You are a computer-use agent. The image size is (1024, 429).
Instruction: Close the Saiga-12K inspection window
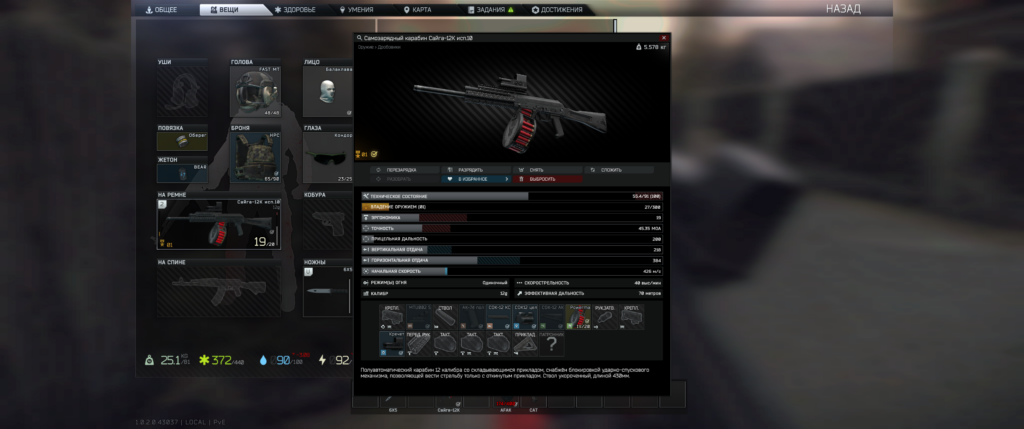664,38
